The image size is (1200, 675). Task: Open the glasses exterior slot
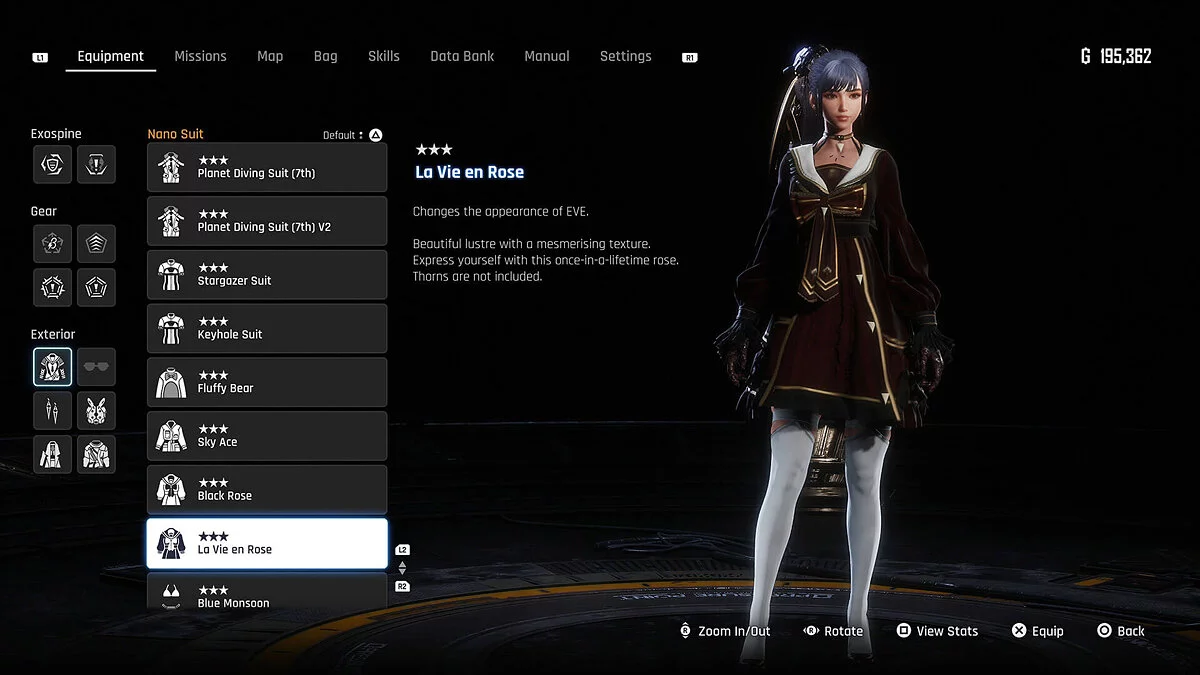pos(97,367)
